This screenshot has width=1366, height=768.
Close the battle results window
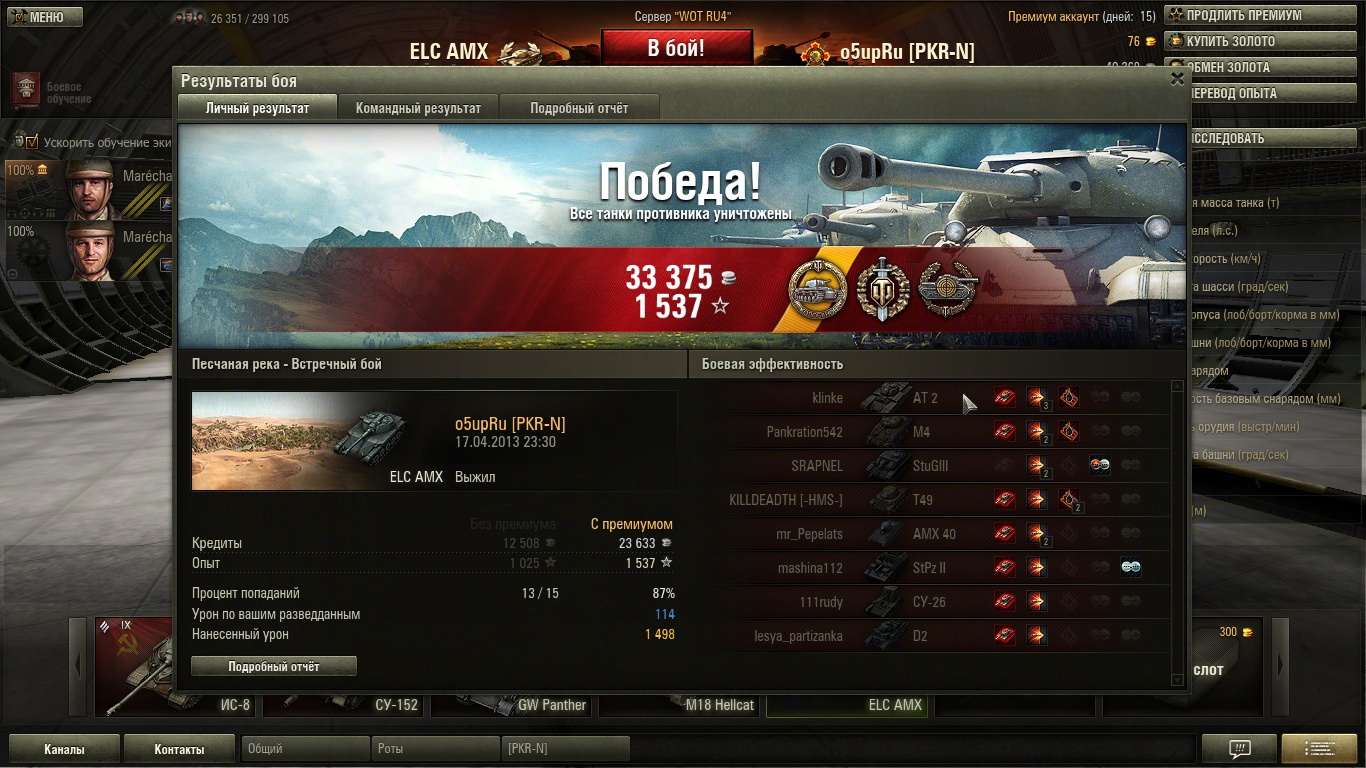(1177, 79)
